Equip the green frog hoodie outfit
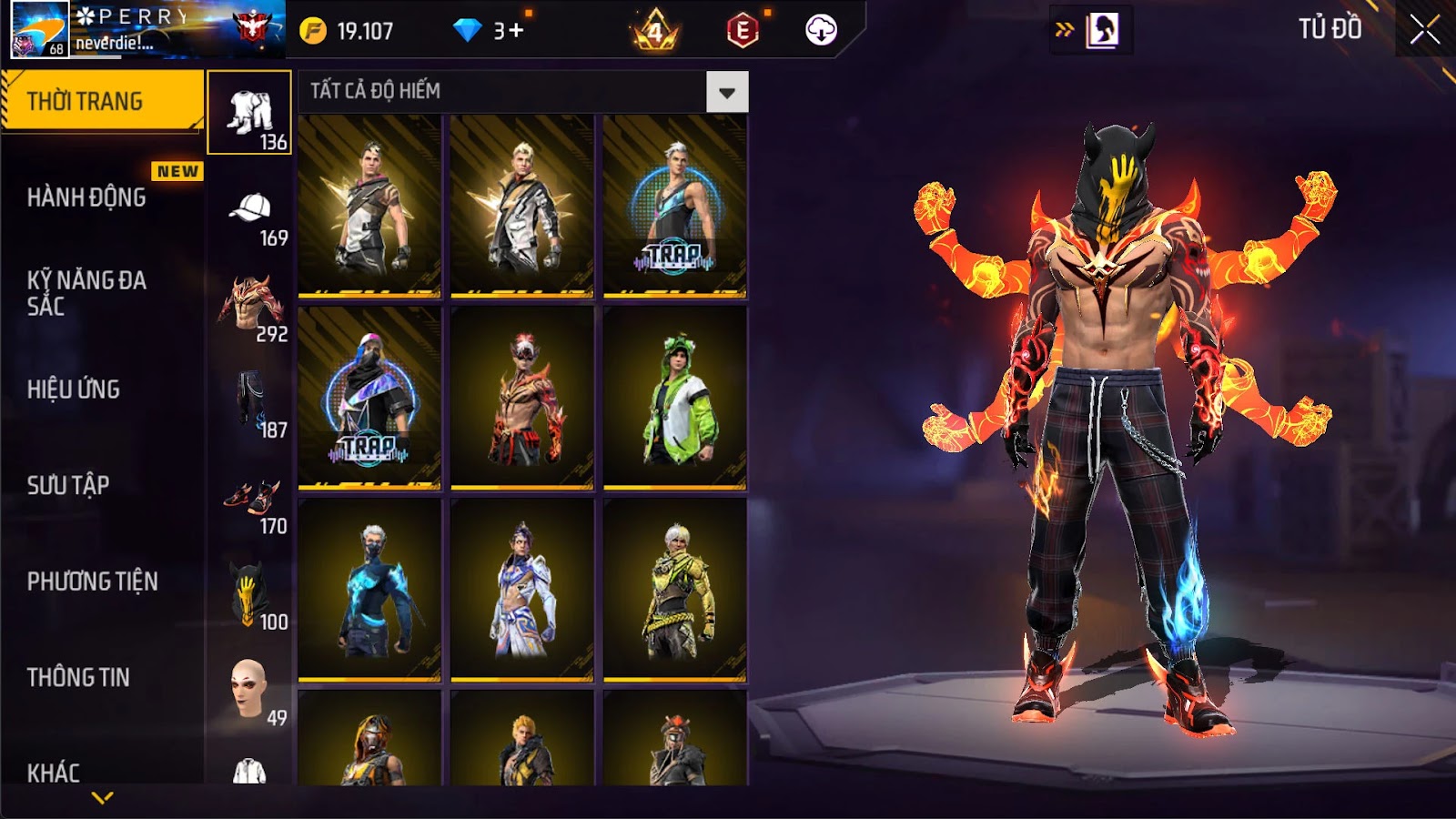1456x819 pixels. click(674, 399)
